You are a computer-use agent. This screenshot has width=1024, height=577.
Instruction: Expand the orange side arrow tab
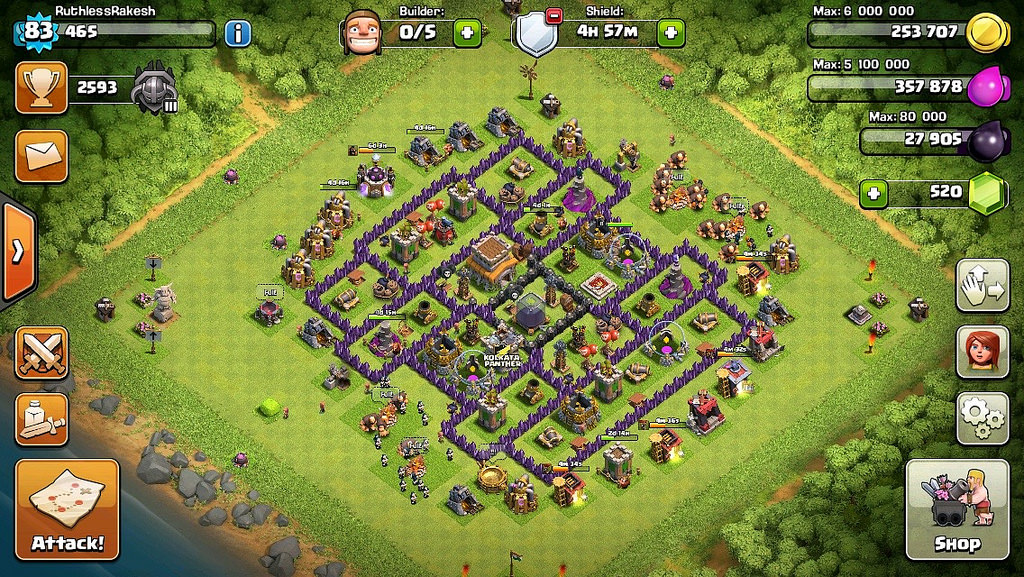(17, 251)
